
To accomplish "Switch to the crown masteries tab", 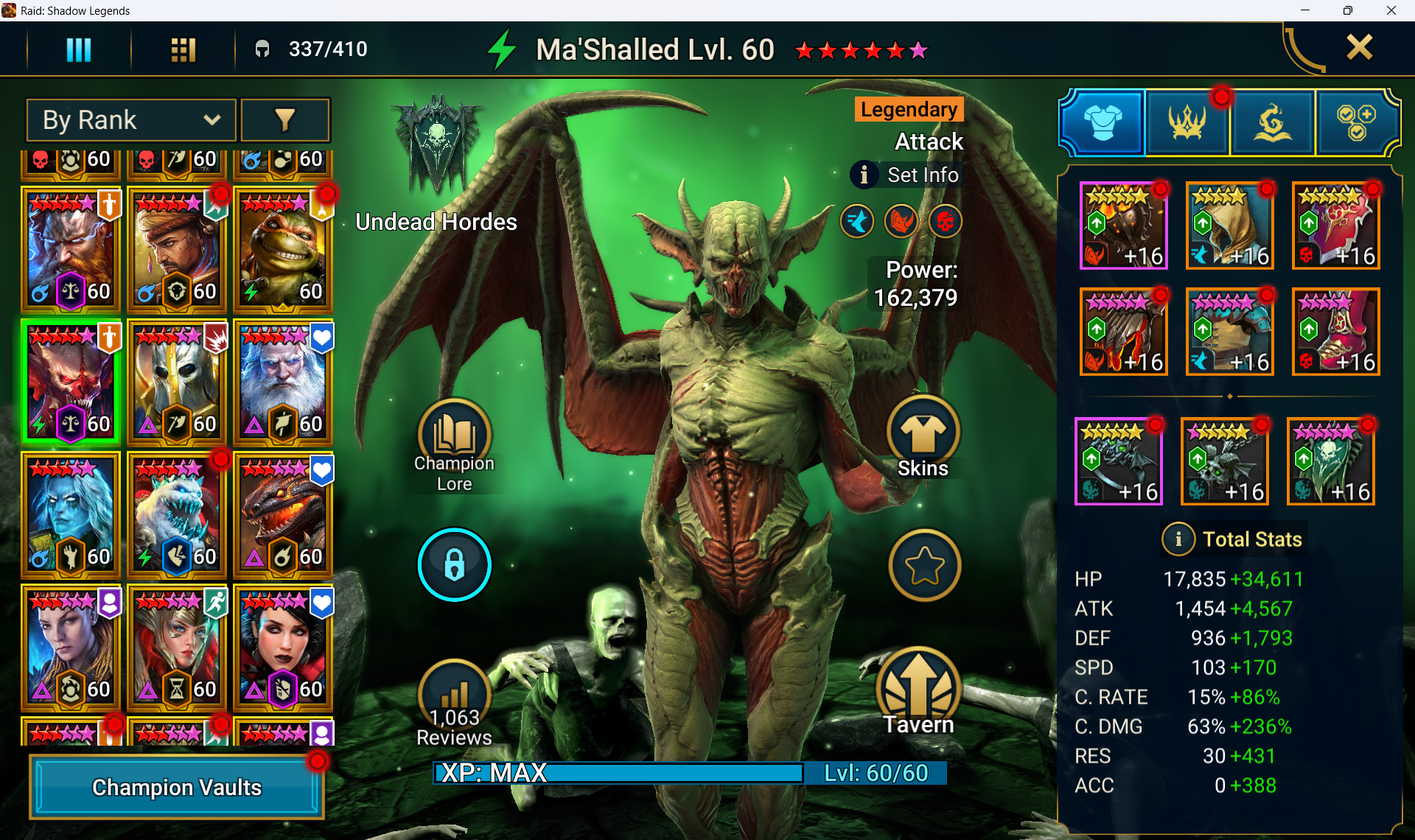I will pos(1187,122).
